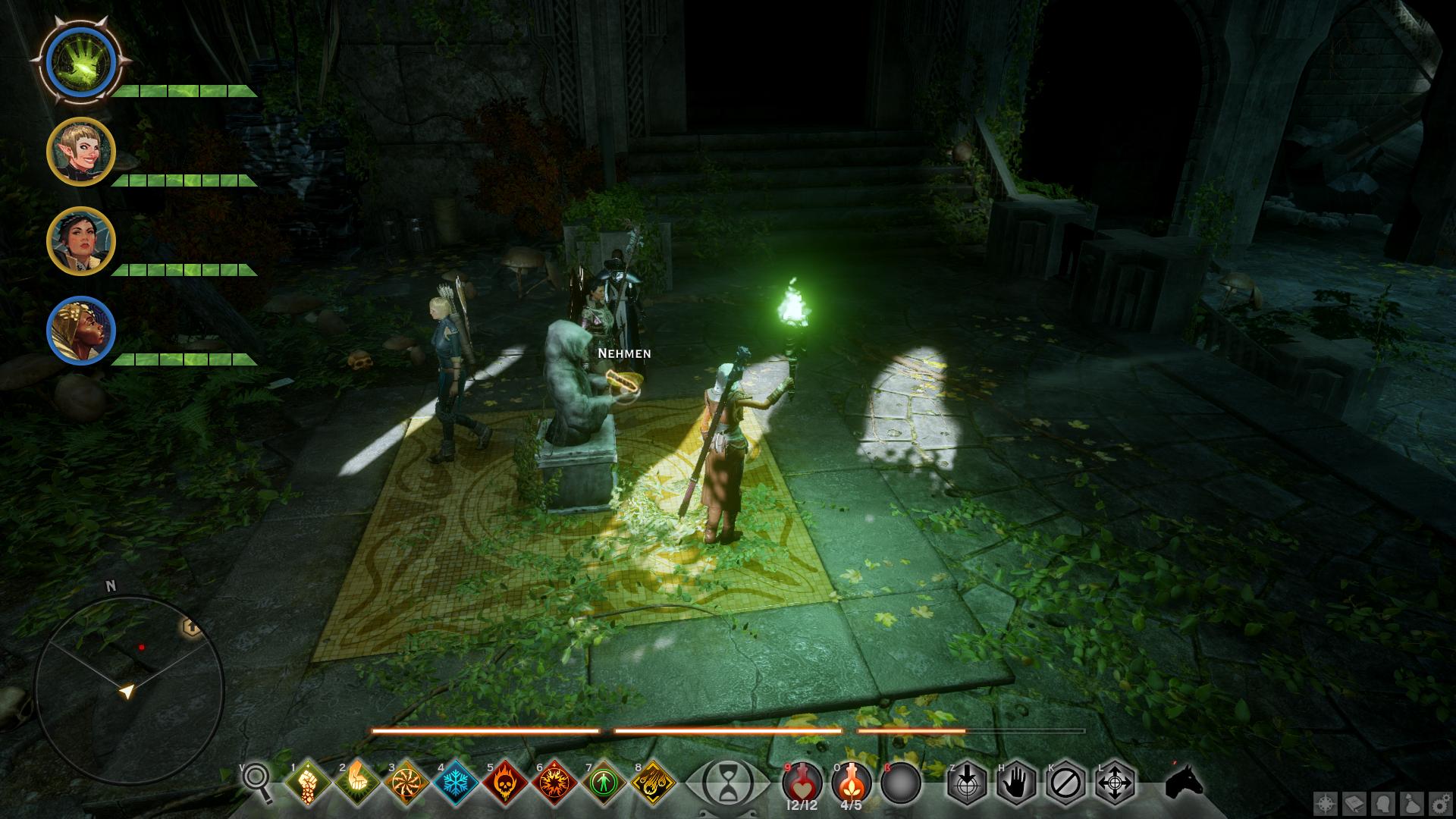Viewport: 1456px width, 819px height.
Task: Switch to the blonde elf party member portrait
Action: pos(80,152)
